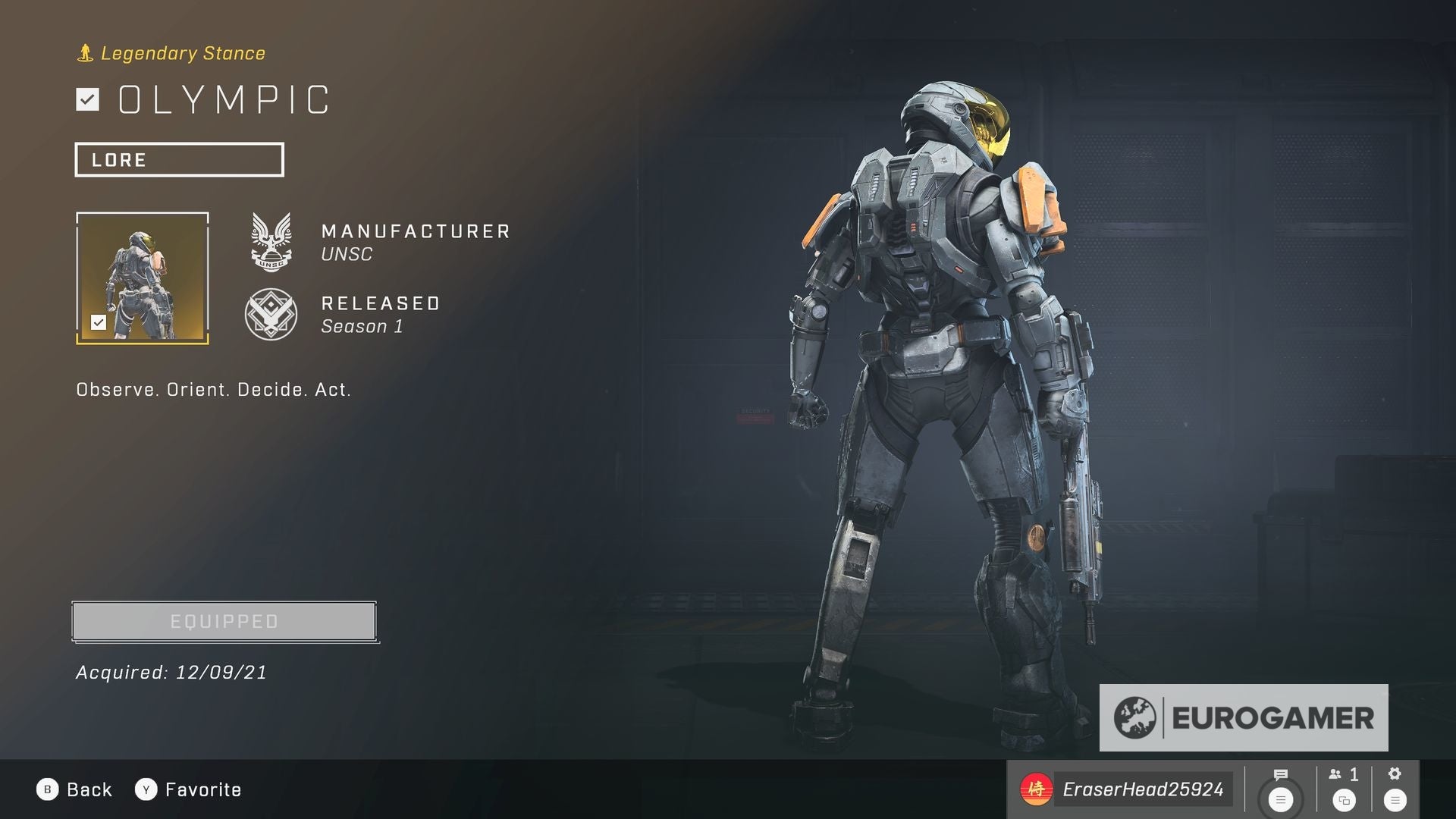
Task: Click the EQUIPPED button
Action: tap(223, 620)
